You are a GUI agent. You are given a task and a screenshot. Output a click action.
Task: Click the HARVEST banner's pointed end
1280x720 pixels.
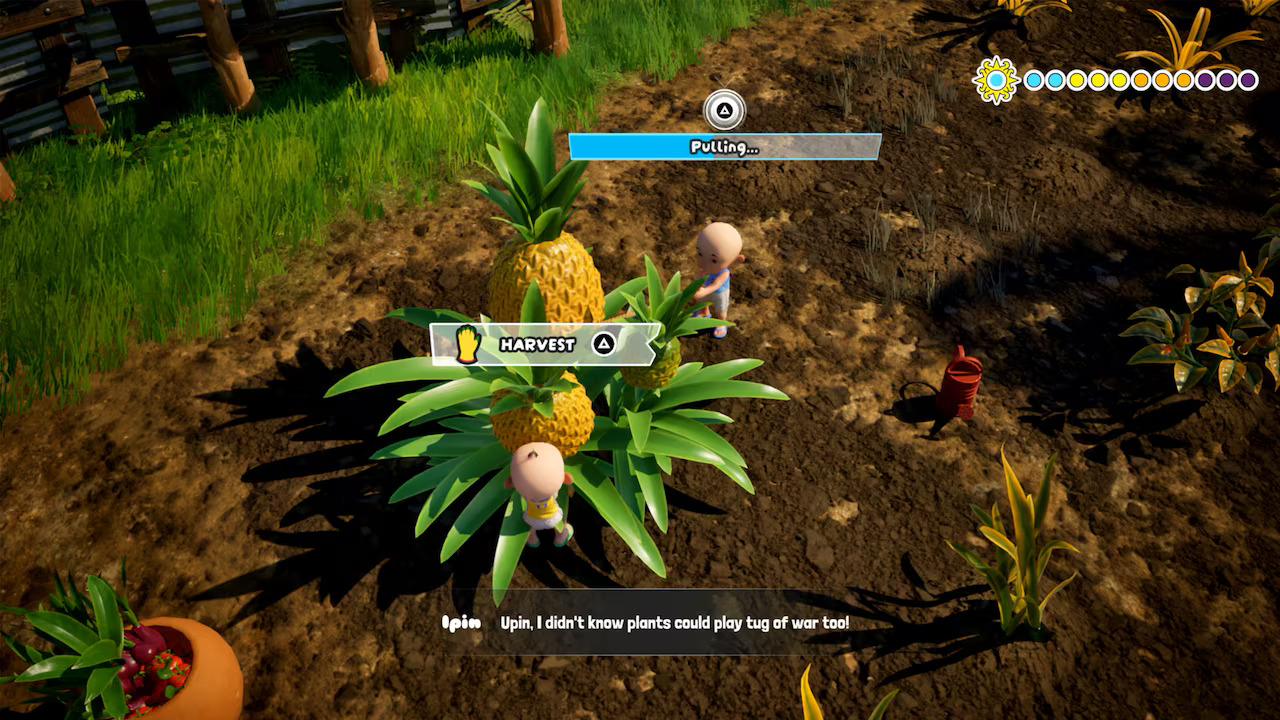tap(653, 344)
